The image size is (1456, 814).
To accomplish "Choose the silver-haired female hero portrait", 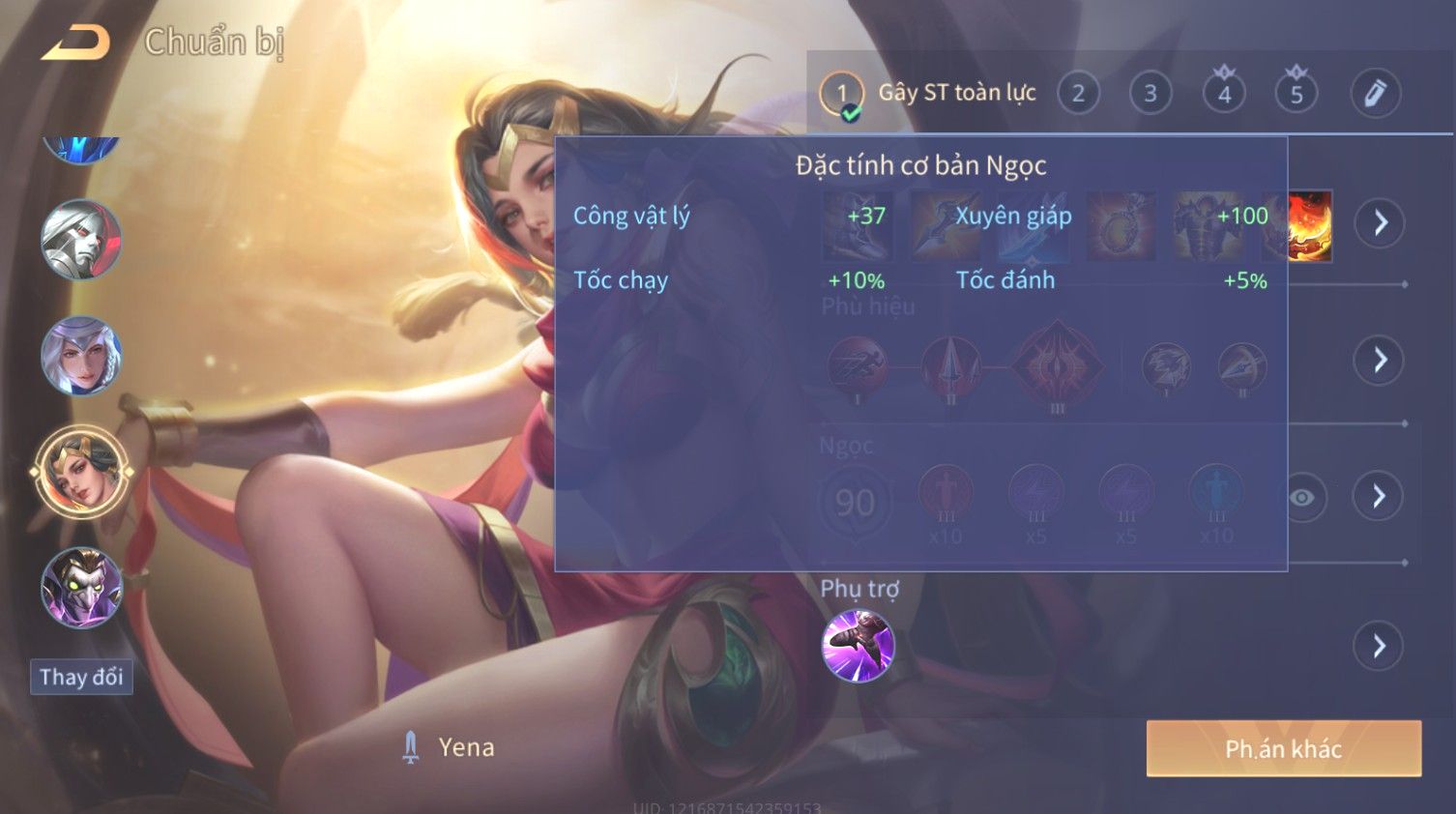I will coord(81,356).
